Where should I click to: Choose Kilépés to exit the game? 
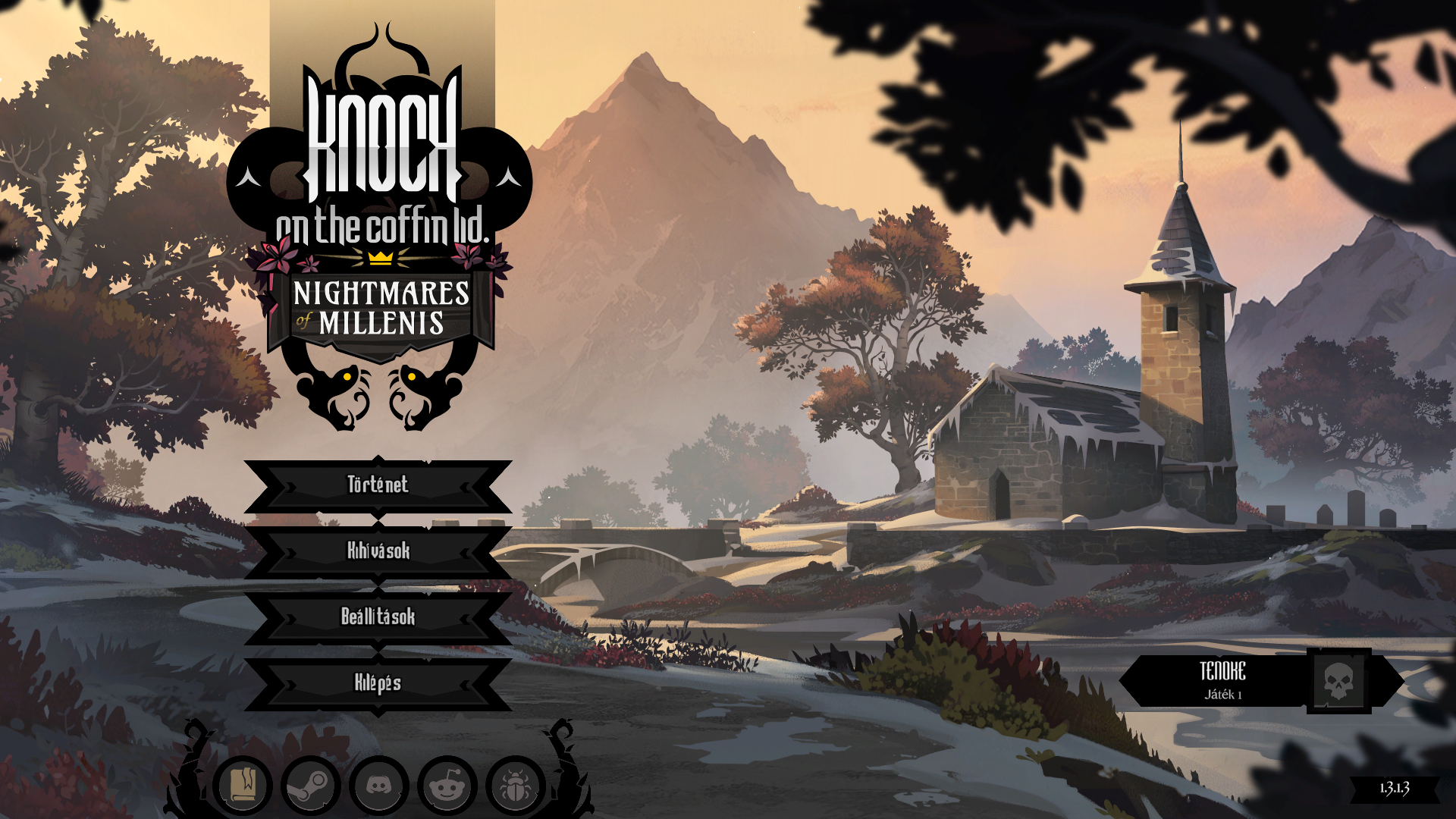tap(378, 683)
